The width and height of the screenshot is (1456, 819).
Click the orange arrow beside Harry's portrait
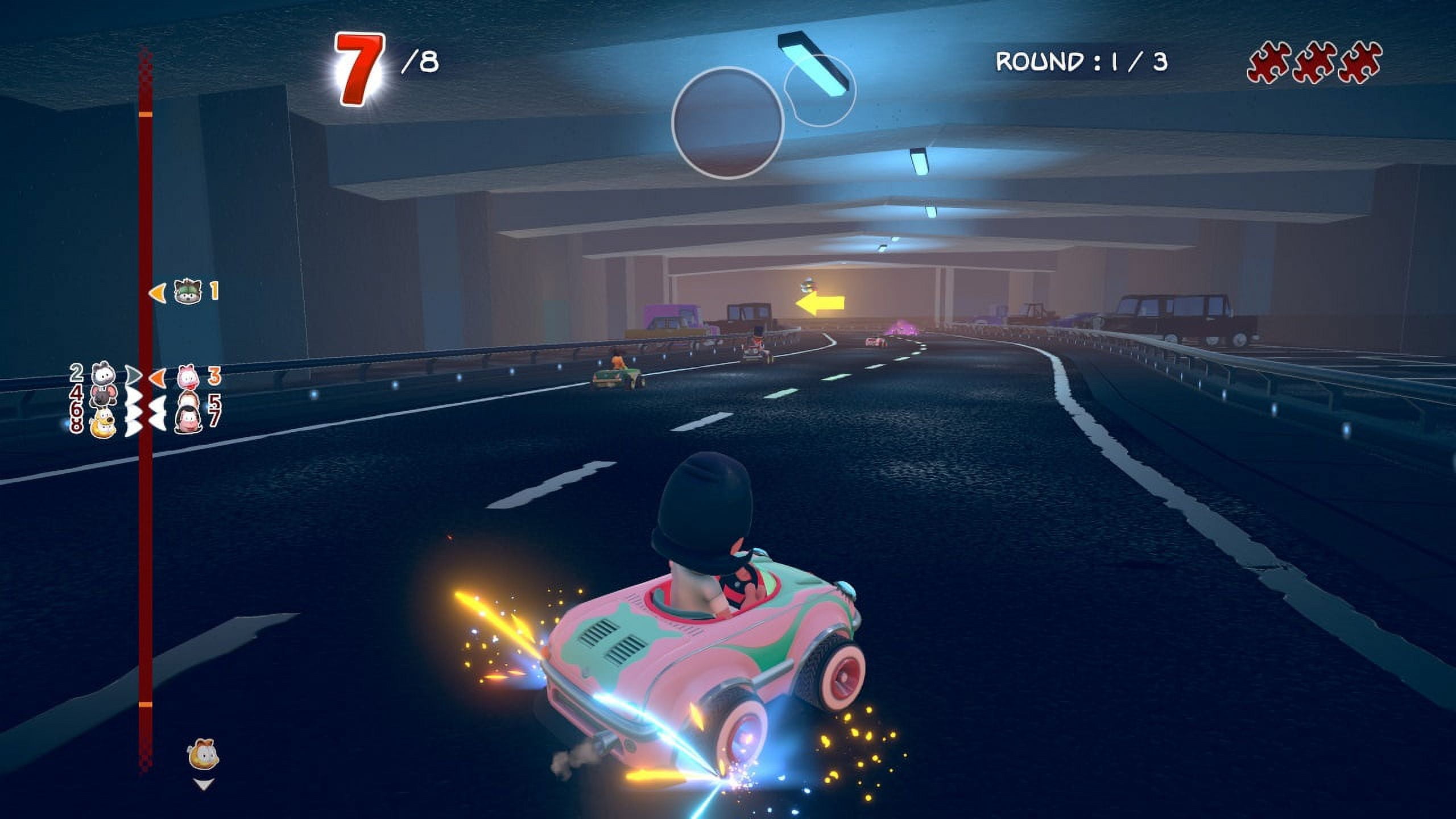[157, 293]
